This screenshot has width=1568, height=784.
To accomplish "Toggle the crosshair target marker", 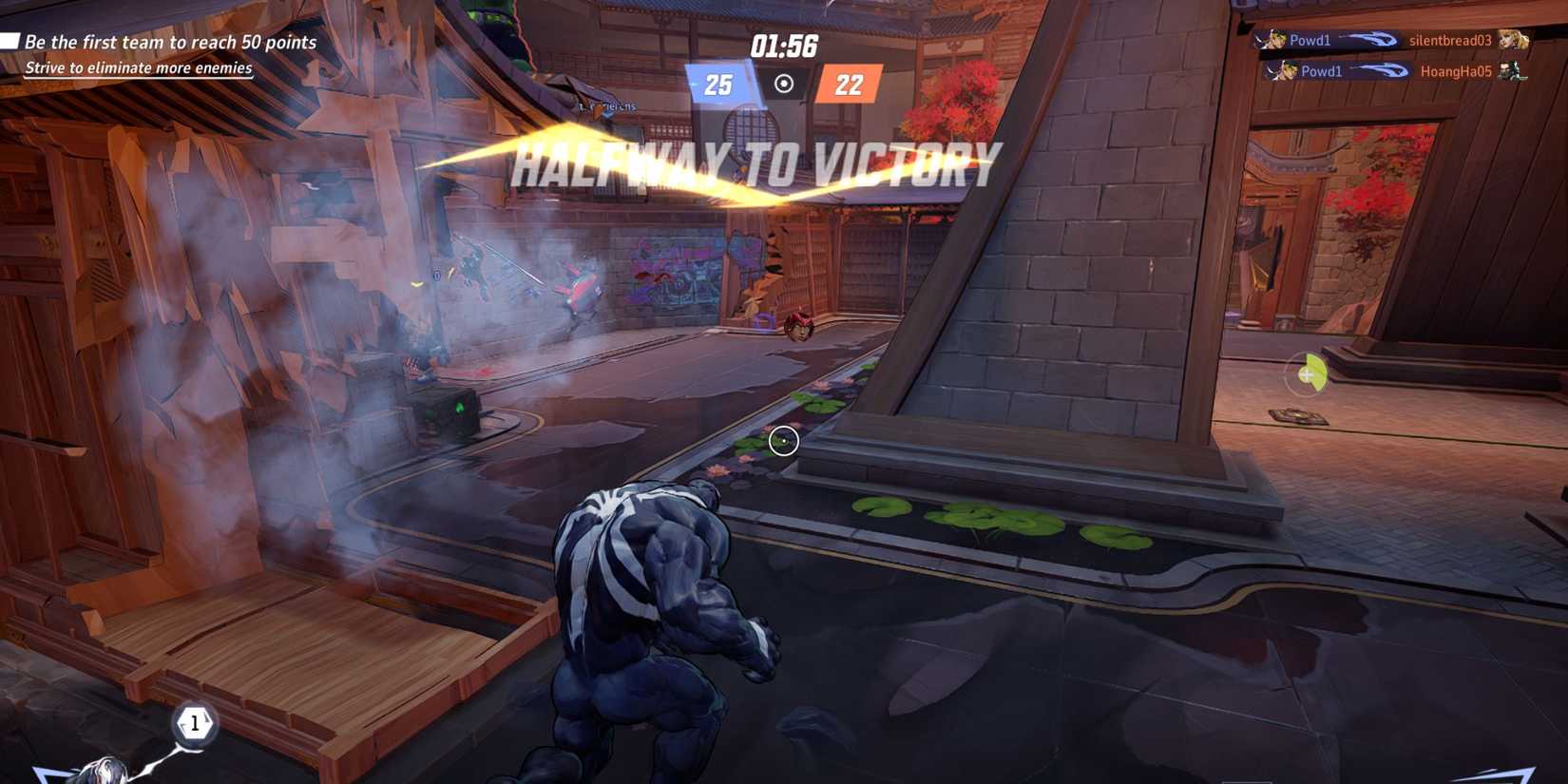I will (782, 440).
